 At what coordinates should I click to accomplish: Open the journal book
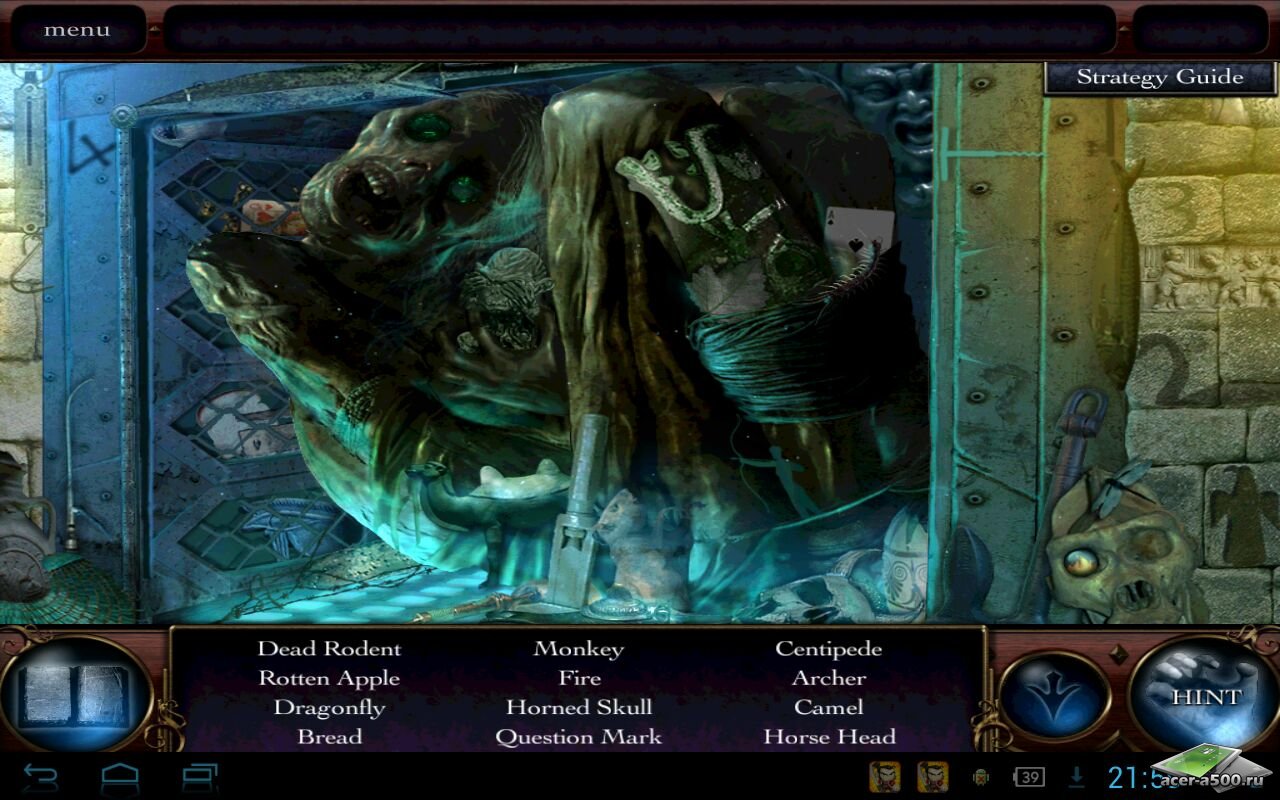[x=76, y=696]
